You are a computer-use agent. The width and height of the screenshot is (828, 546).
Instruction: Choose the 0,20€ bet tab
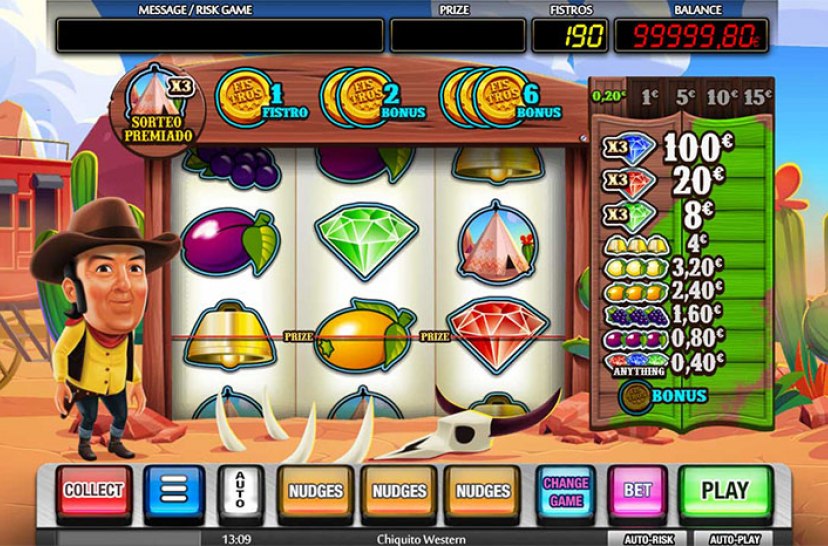[x=608, y=97]
